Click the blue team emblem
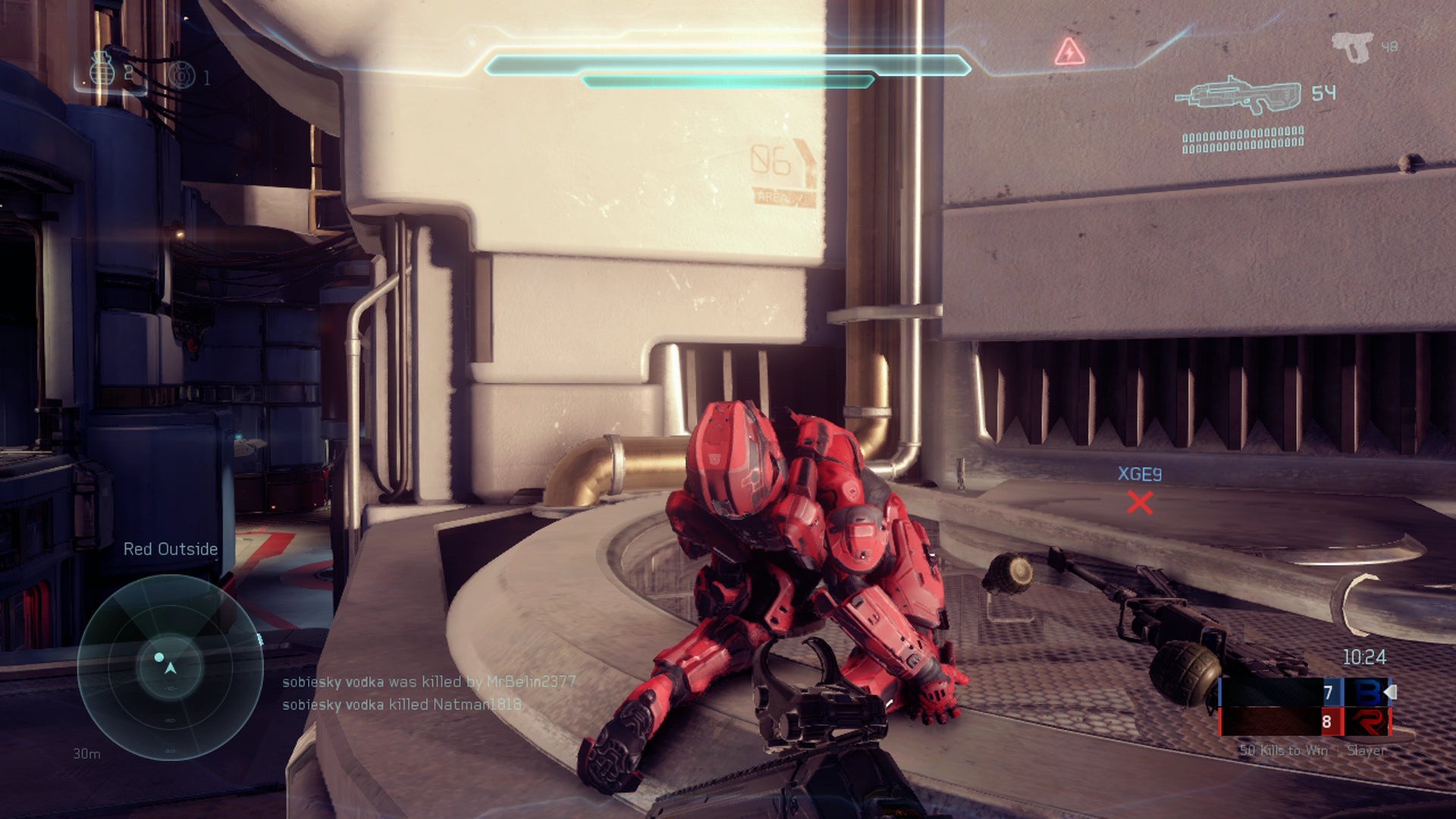Image resolution: width=1456 pixels, height=819 pixels. click(x=1368, y=692)
